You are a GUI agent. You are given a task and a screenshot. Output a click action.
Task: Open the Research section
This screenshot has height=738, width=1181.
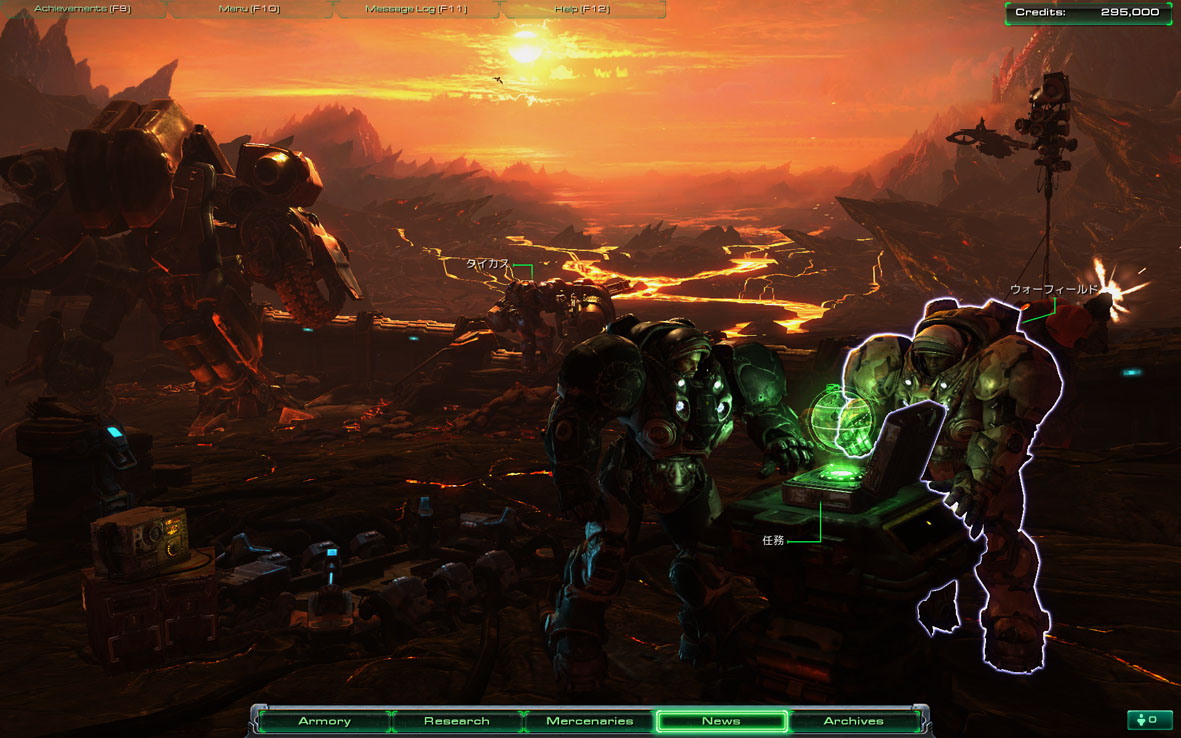pyautogui.click(x=456, y=721)
